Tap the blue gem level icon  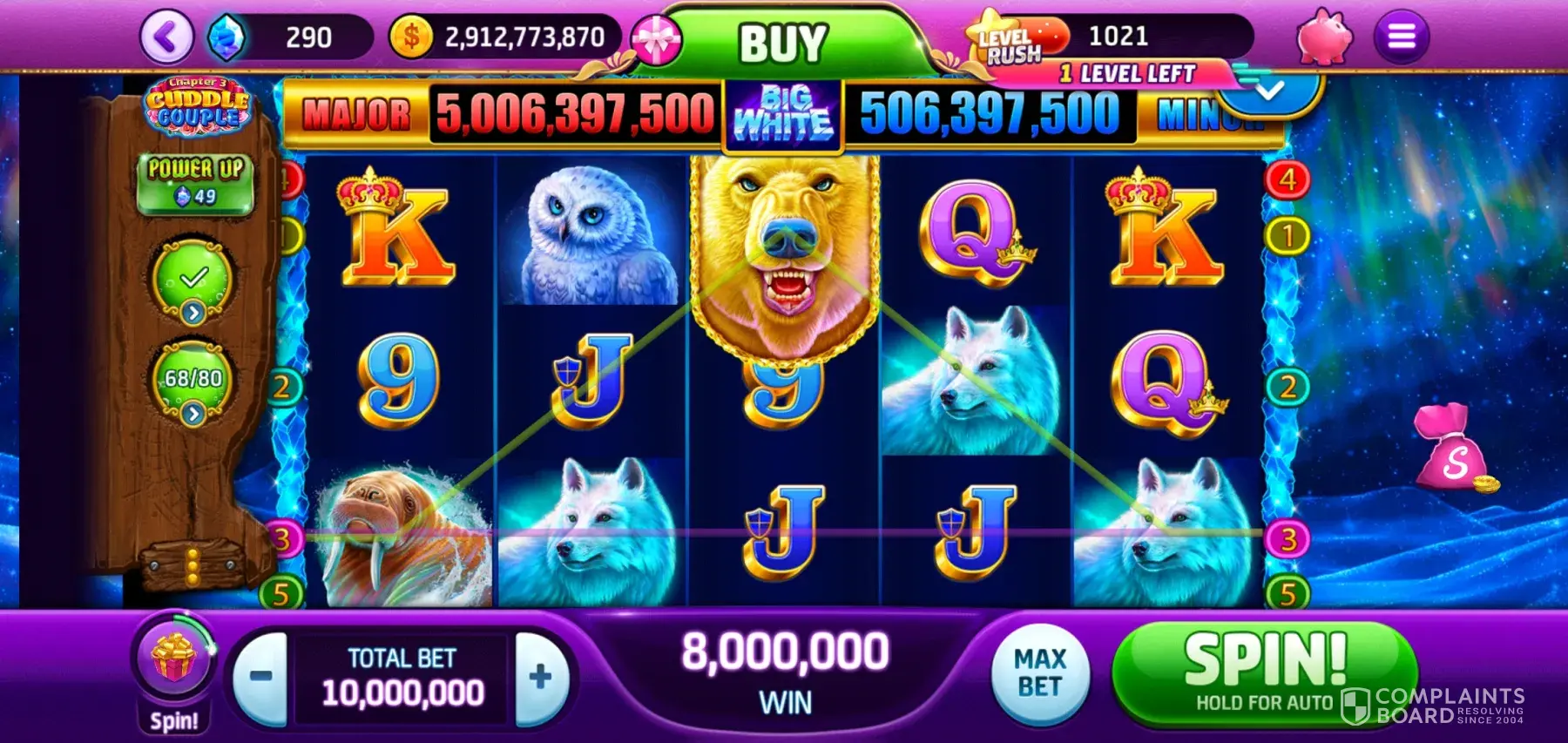[x=226, y=37]
